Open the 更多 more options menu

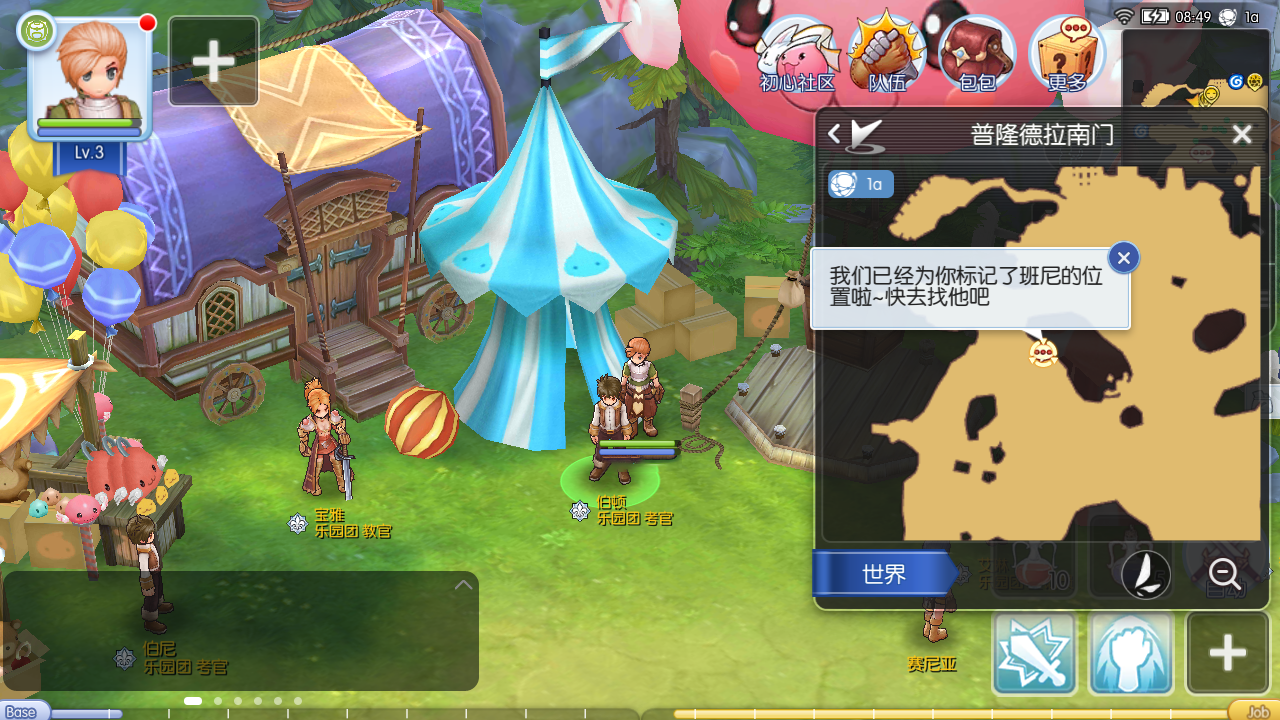(x=1067, y=56)
